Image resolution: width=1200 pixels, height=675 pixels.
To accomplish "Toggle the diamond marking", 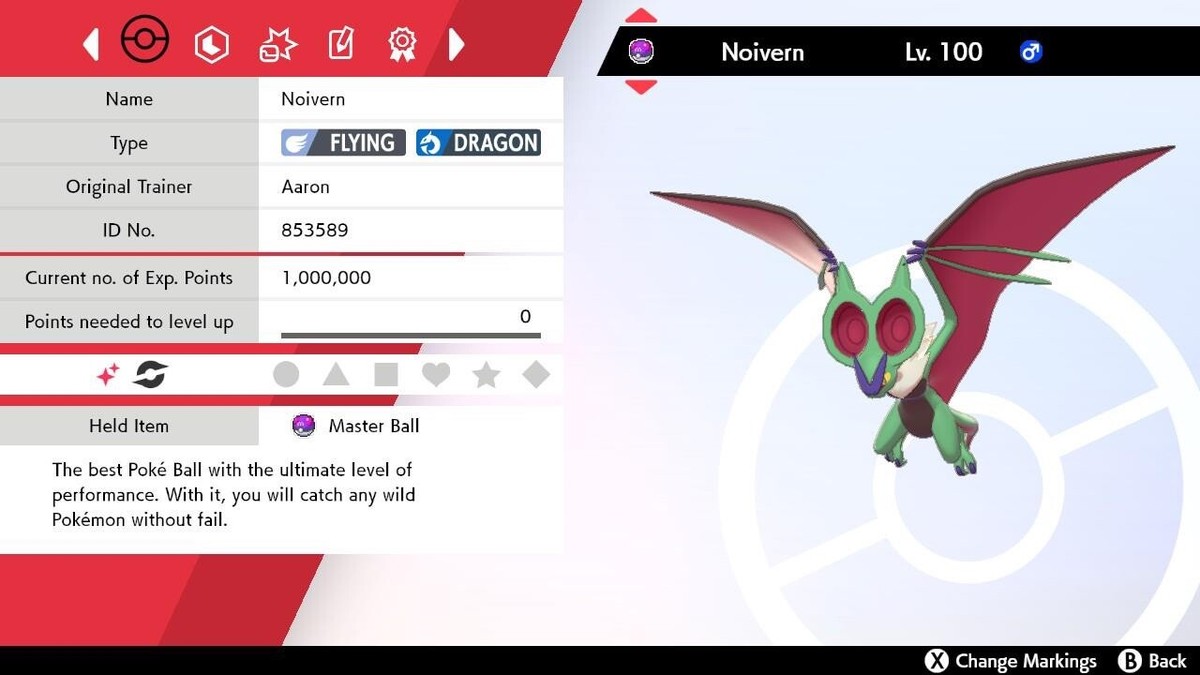I will [x=536, y=375].
